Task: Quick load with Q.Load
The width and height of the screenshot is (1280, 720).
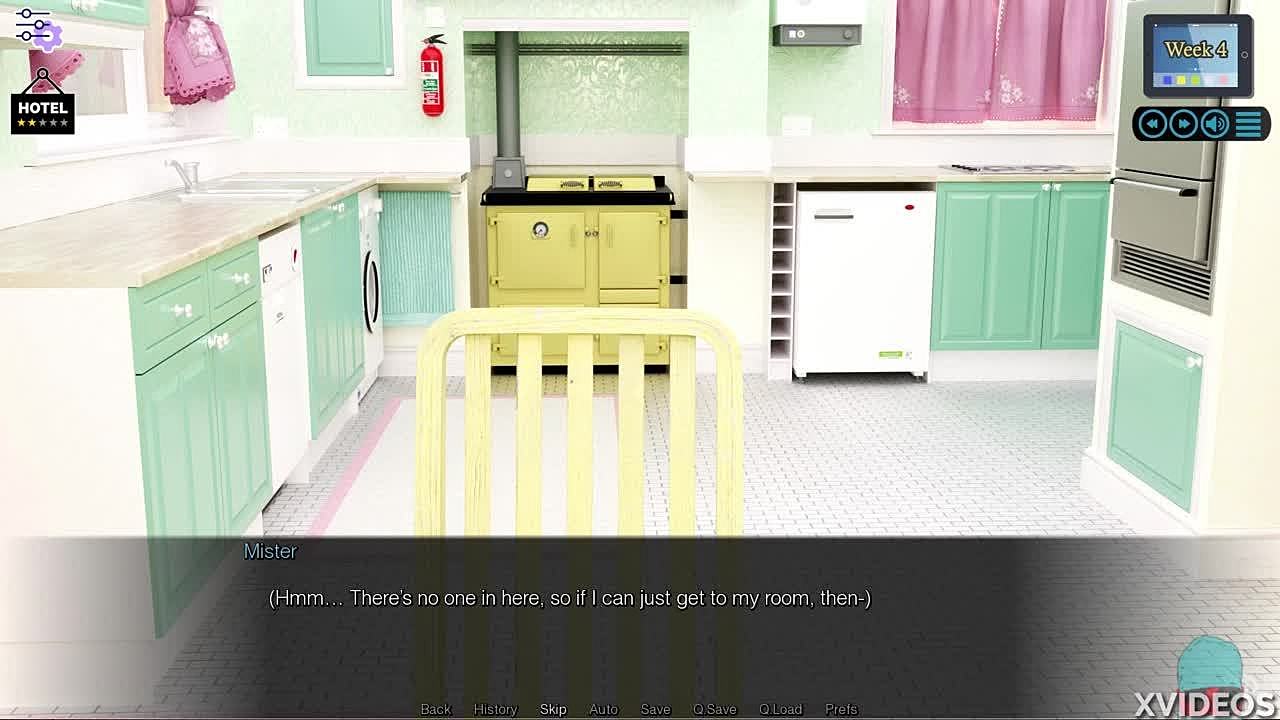Action: [780, 709]
